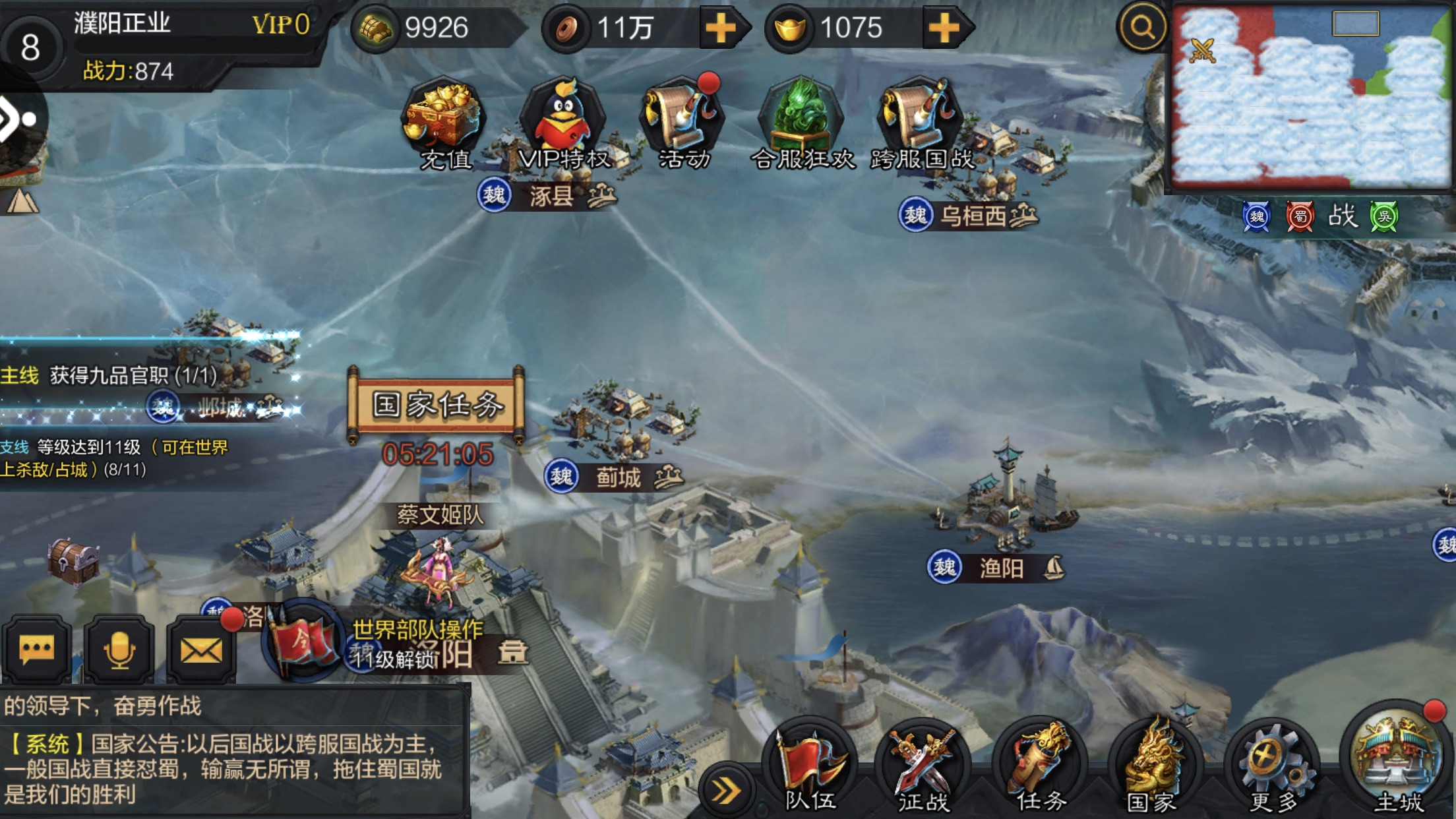The image size is (1456, 819).
Task: Open the 国家任务 national quest scroll
Action: click(x=437, y=405)
